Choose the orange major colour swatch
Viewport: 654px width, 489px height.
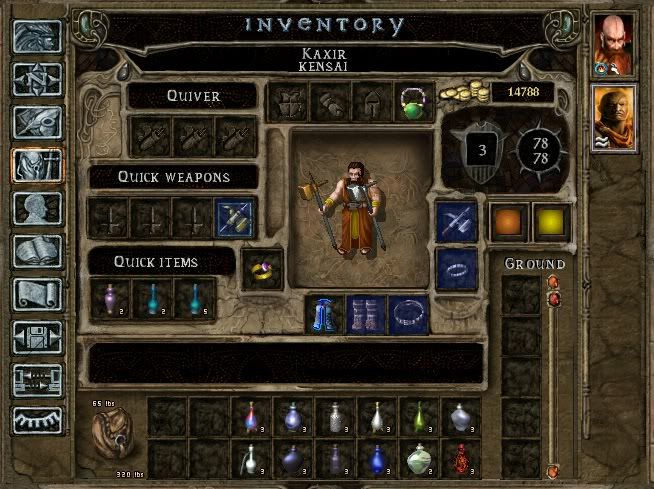tap(507, 222)
